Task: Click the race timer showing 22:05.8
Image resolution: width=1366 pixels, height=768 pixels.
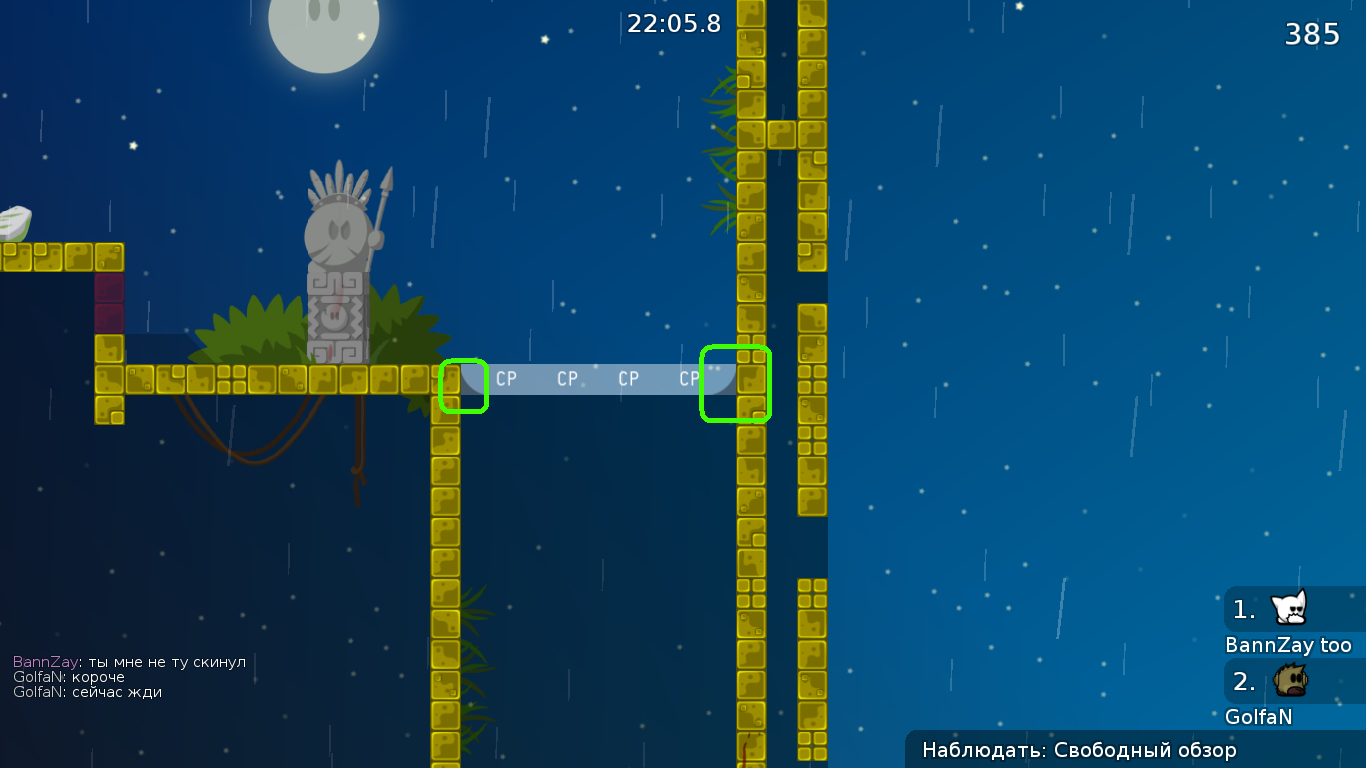Action: 672,23
